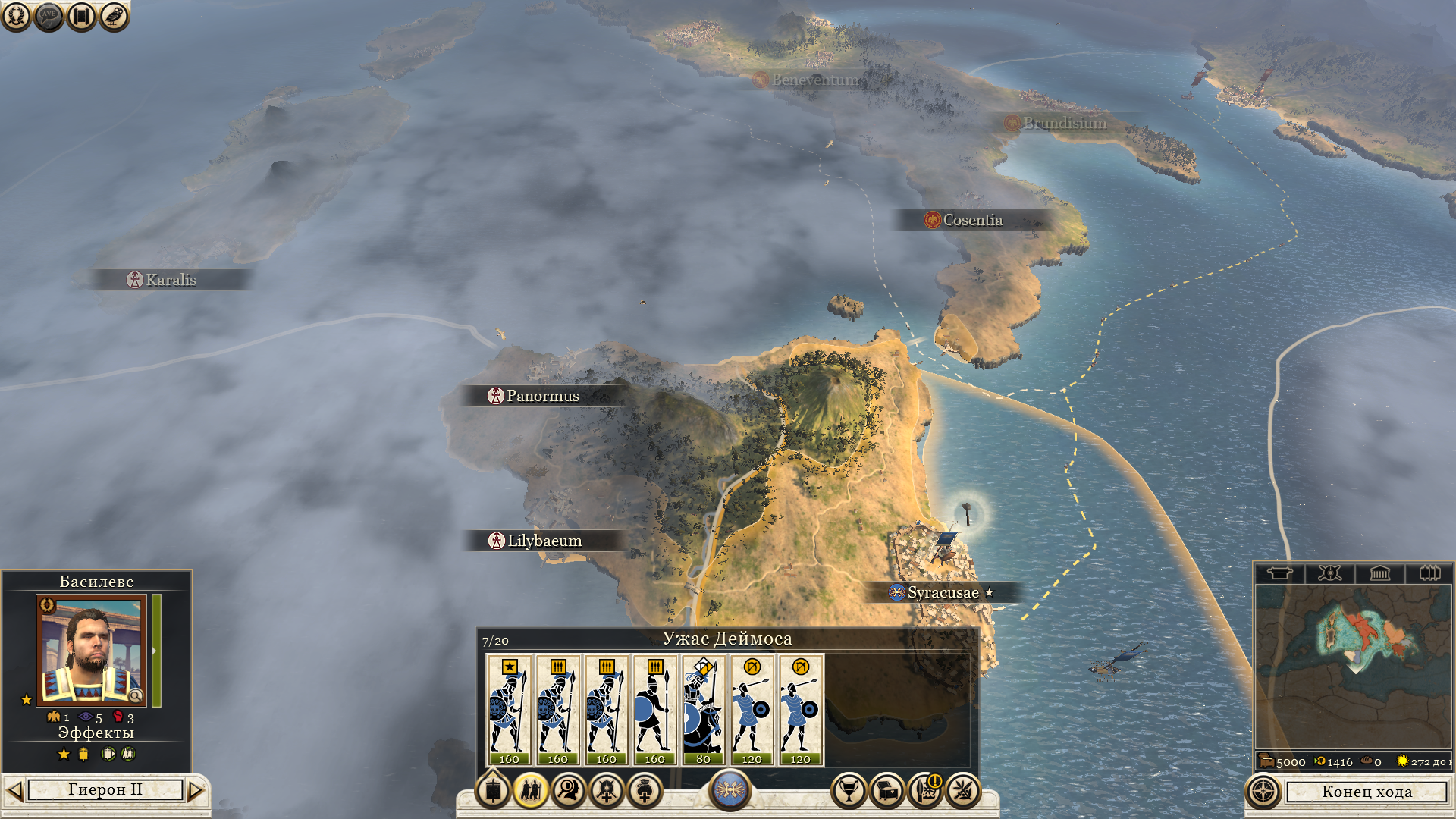Open the scroll icon in top-left bar
This screenshot has height=819, width=1456.
pos(81,16)
